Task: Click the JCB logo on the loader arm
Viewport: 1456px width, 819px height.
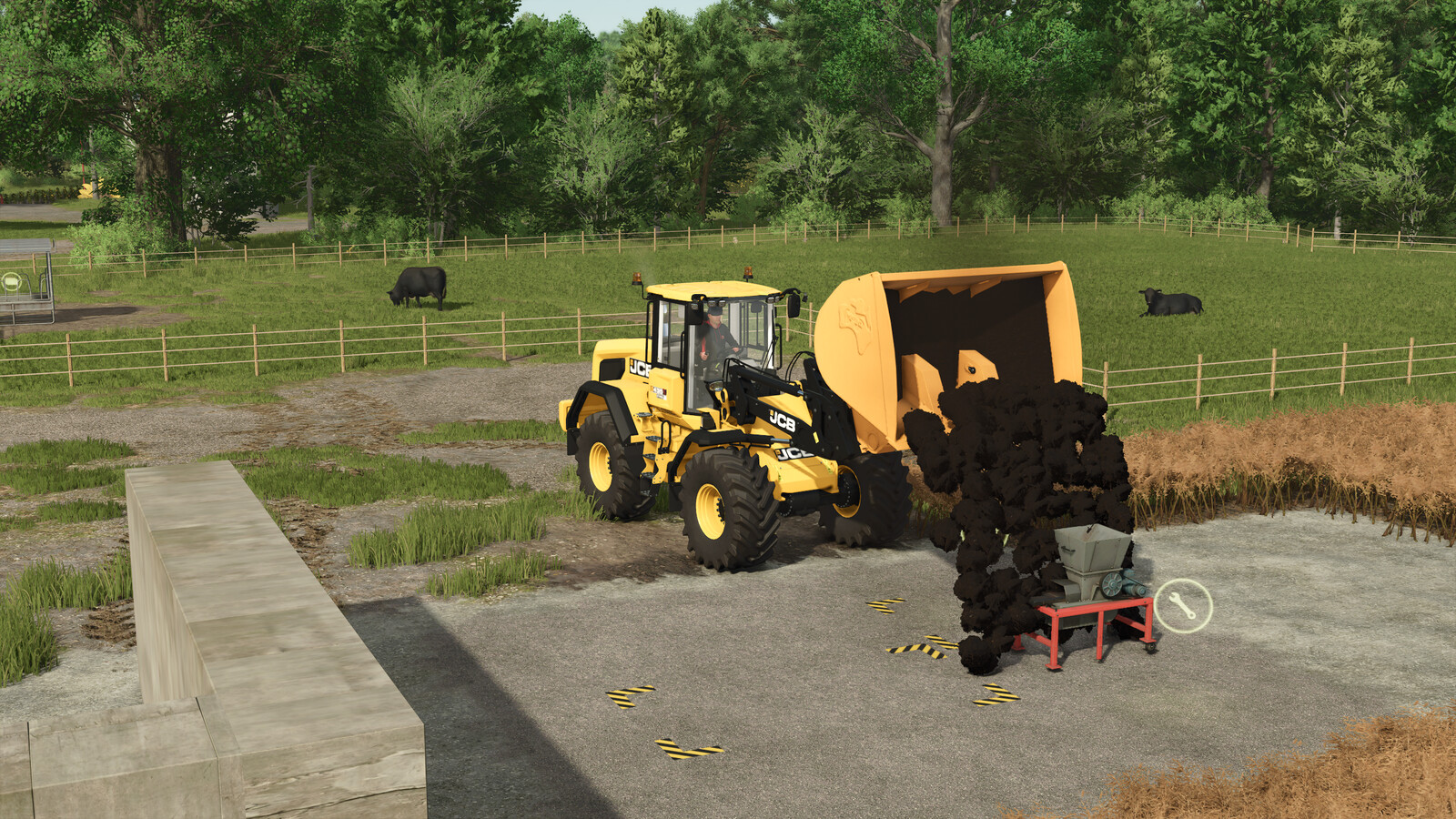Action: [784, 422]
